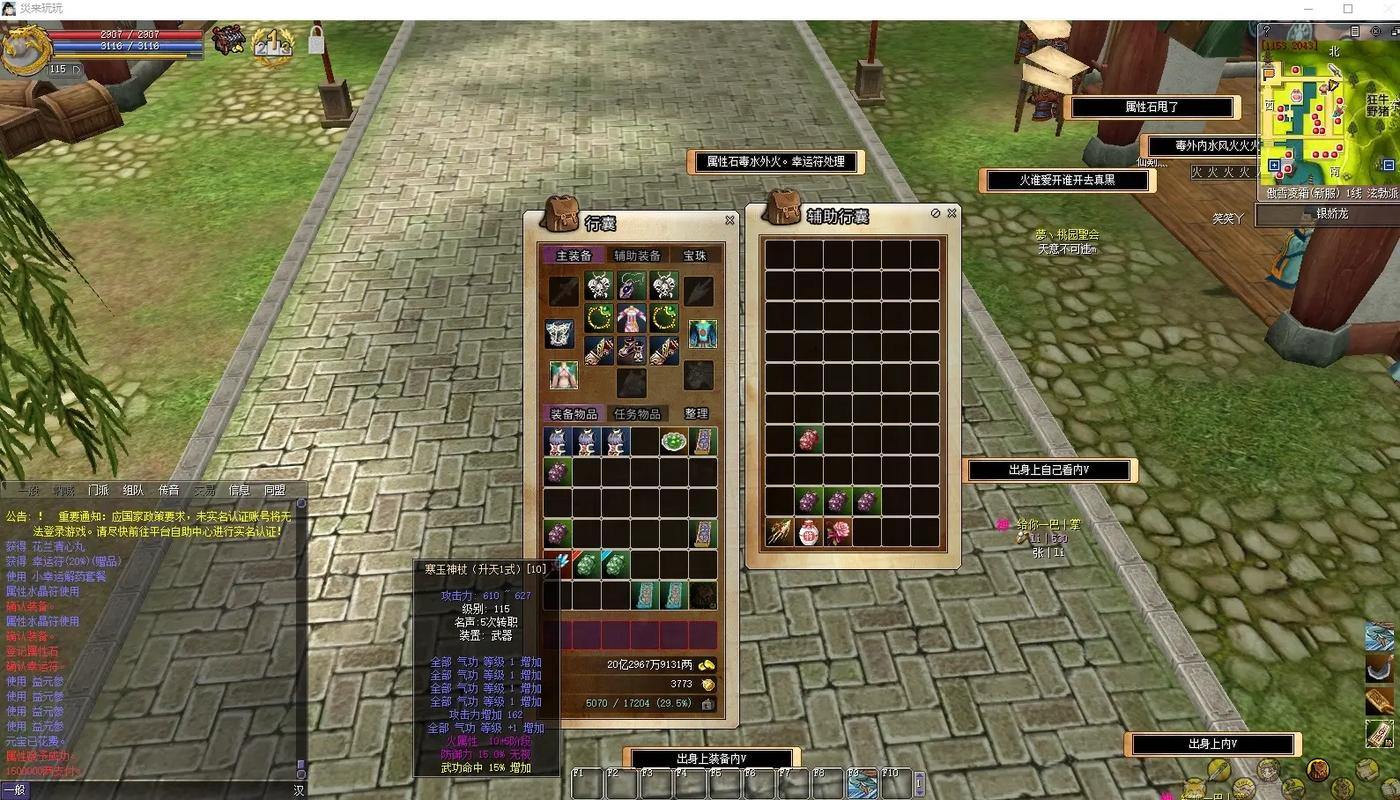Switch chat to the 门派 channel tab
The height and width of the screenshot is (800, 1400).
click(98, 491)
